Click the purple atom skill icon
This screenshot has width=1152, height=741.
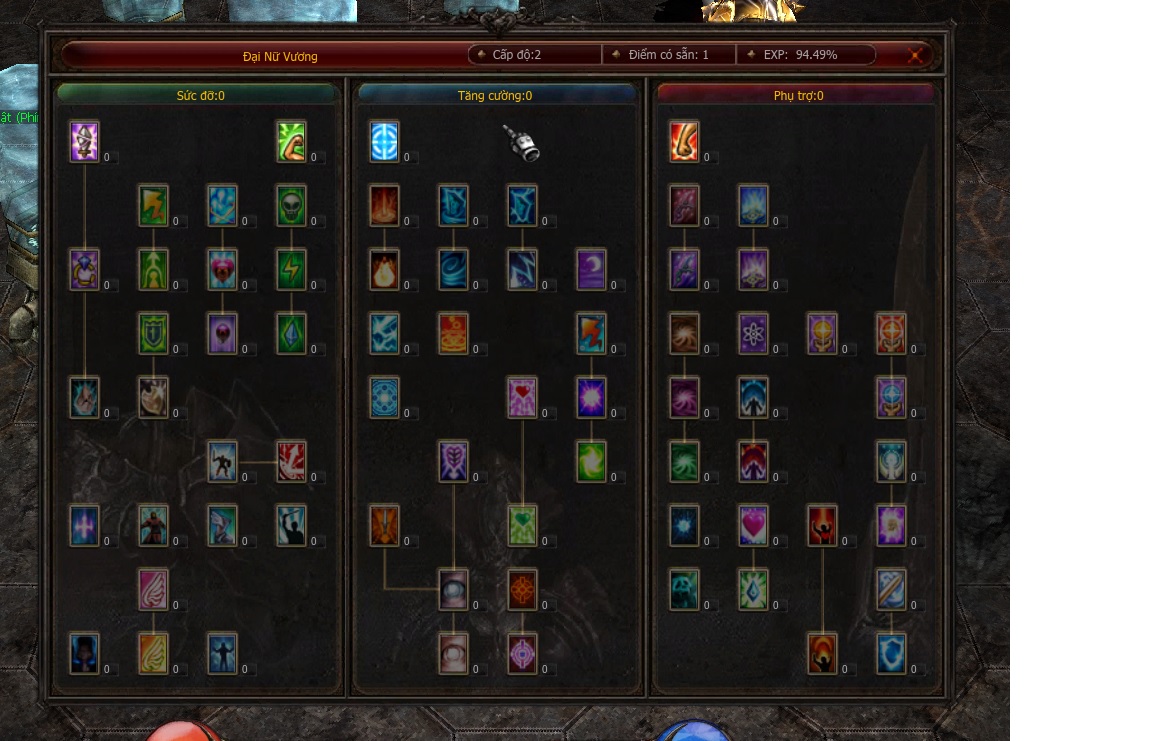753,334
